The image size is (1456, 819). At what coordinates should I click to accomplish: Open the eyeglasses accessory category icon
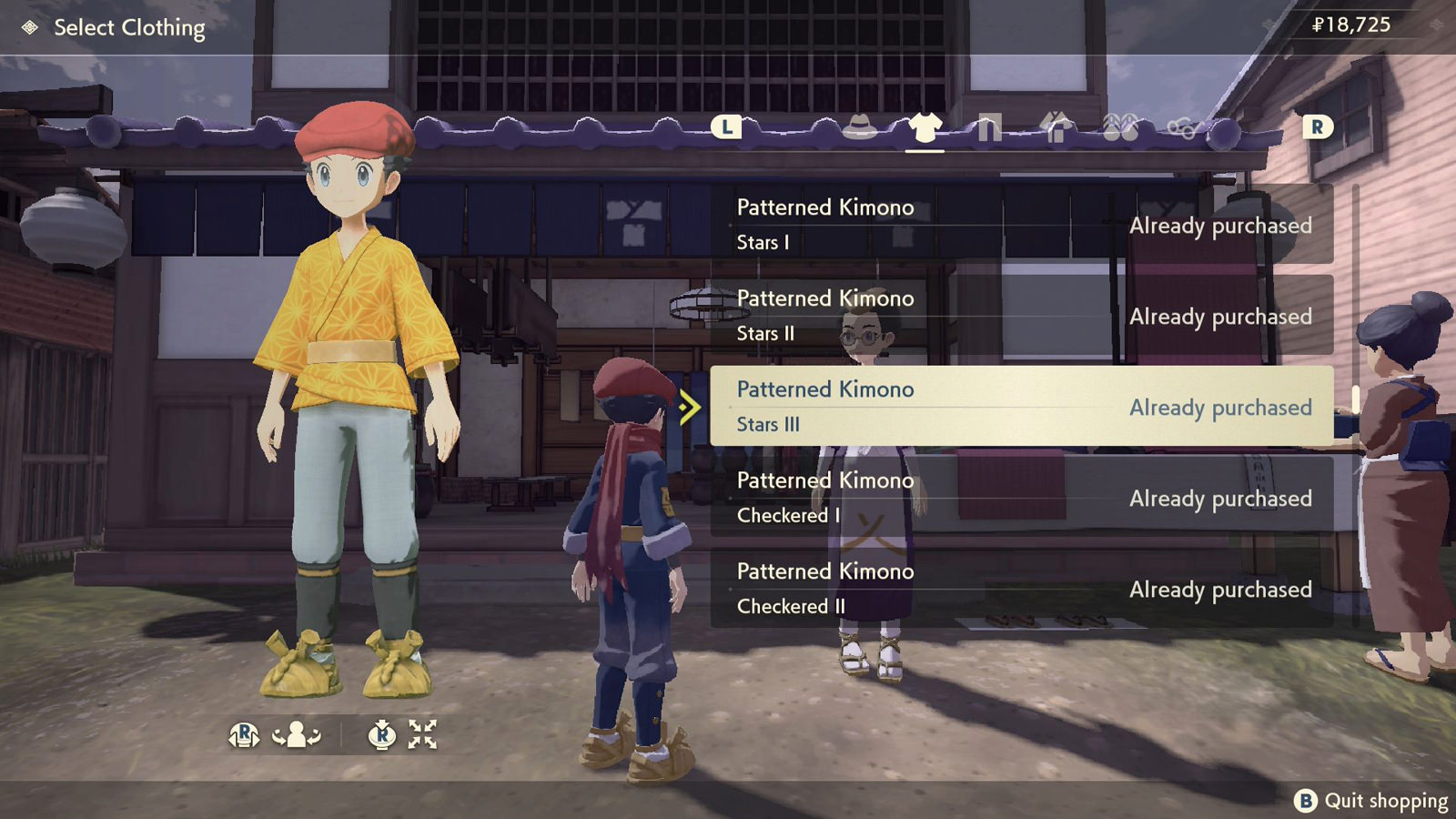coord(1184,130)
